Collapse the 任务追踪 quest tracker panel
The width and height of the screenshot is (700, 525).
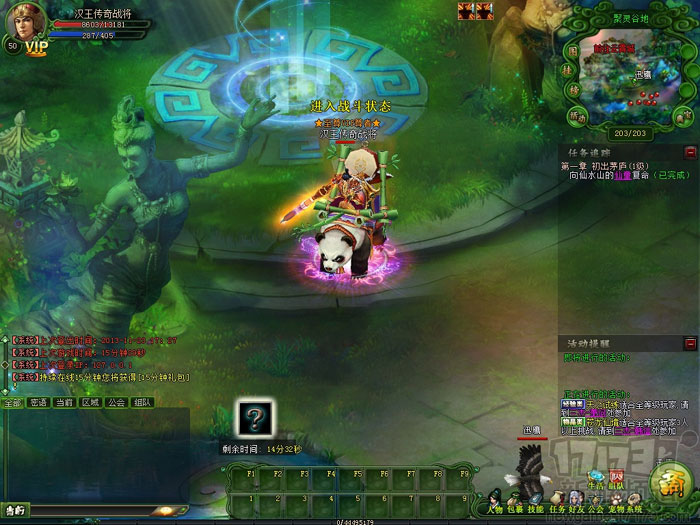[x=690, y=152]
